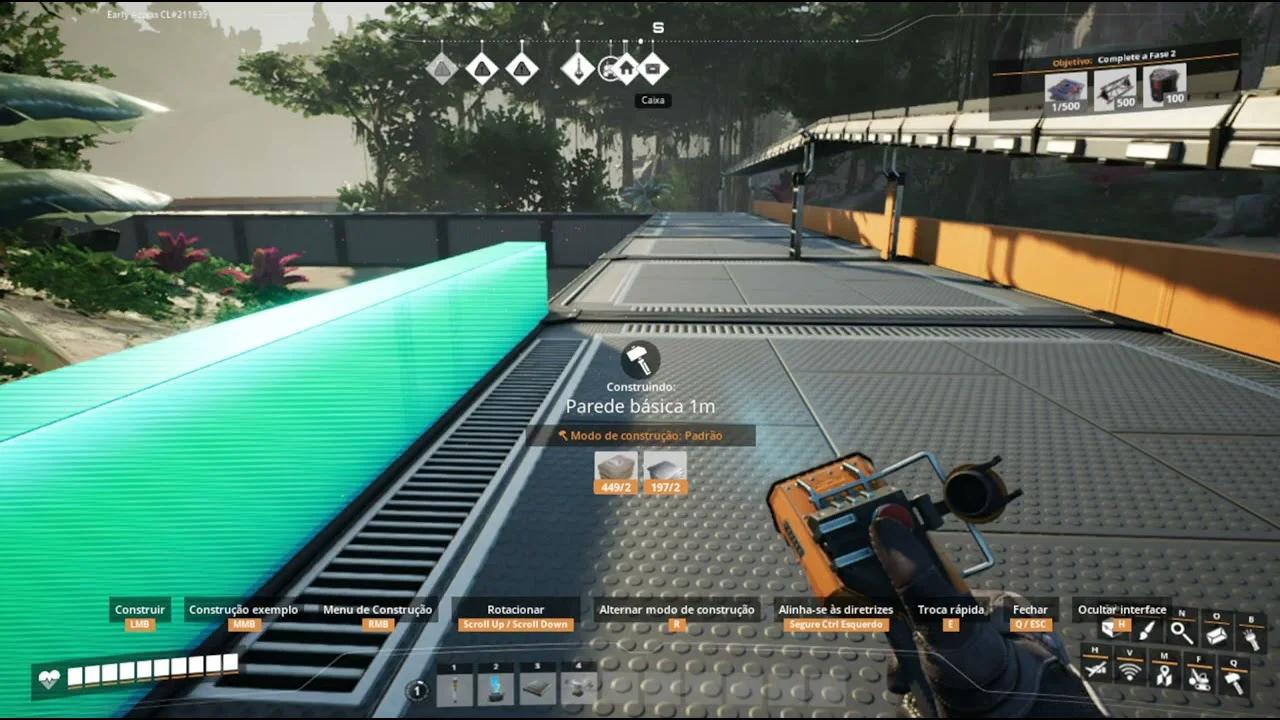
Task: Open the build hammer icon
Action: (x=1235, y=680)
